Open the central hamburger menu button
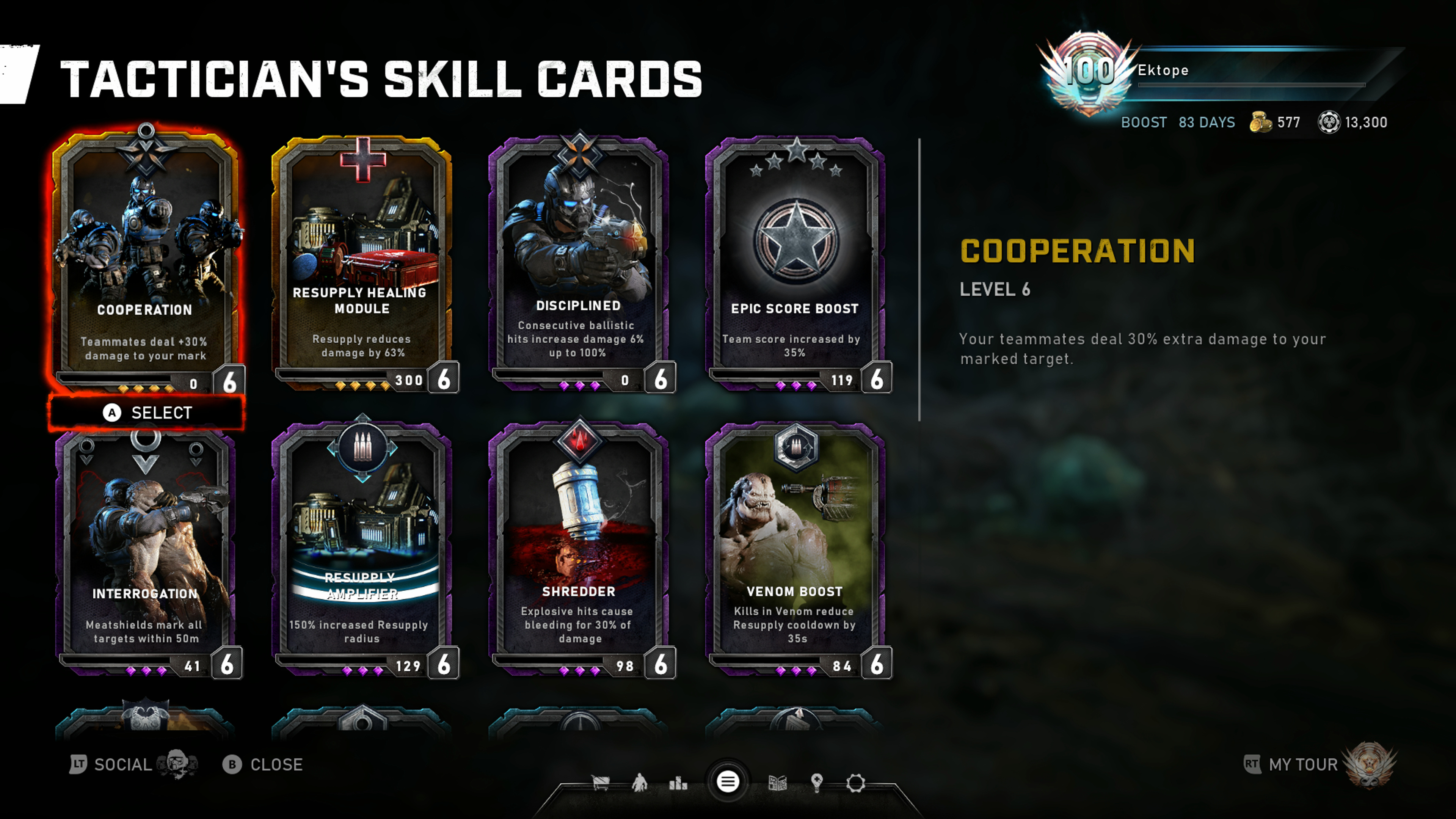Screen dimensions: 1456x819 click(x=728, y=782)
